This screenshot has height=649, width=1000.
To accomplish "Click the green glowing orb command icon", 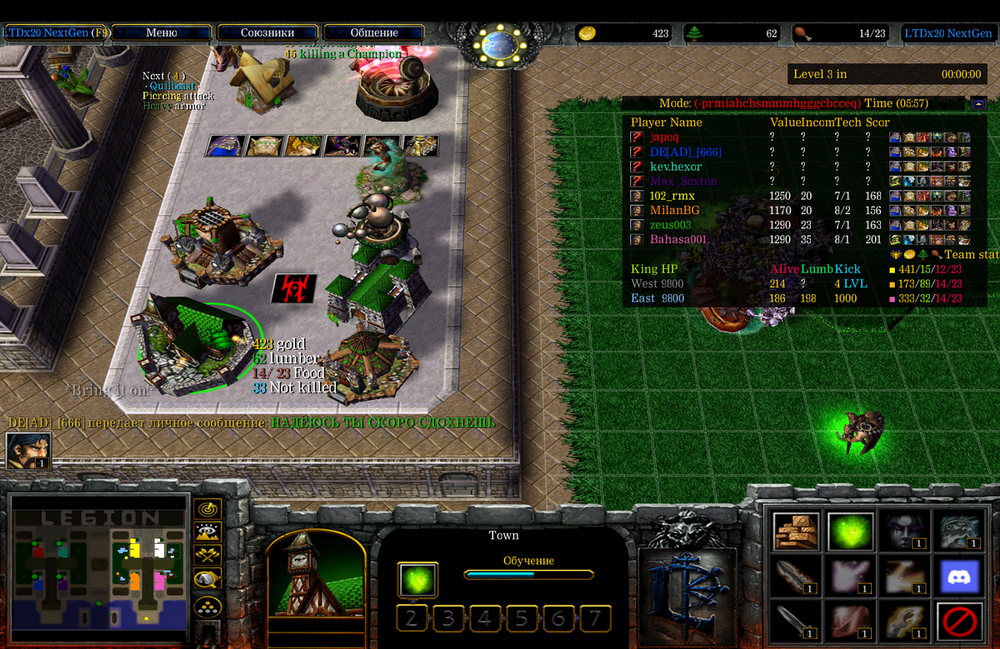I will [850, 531].
